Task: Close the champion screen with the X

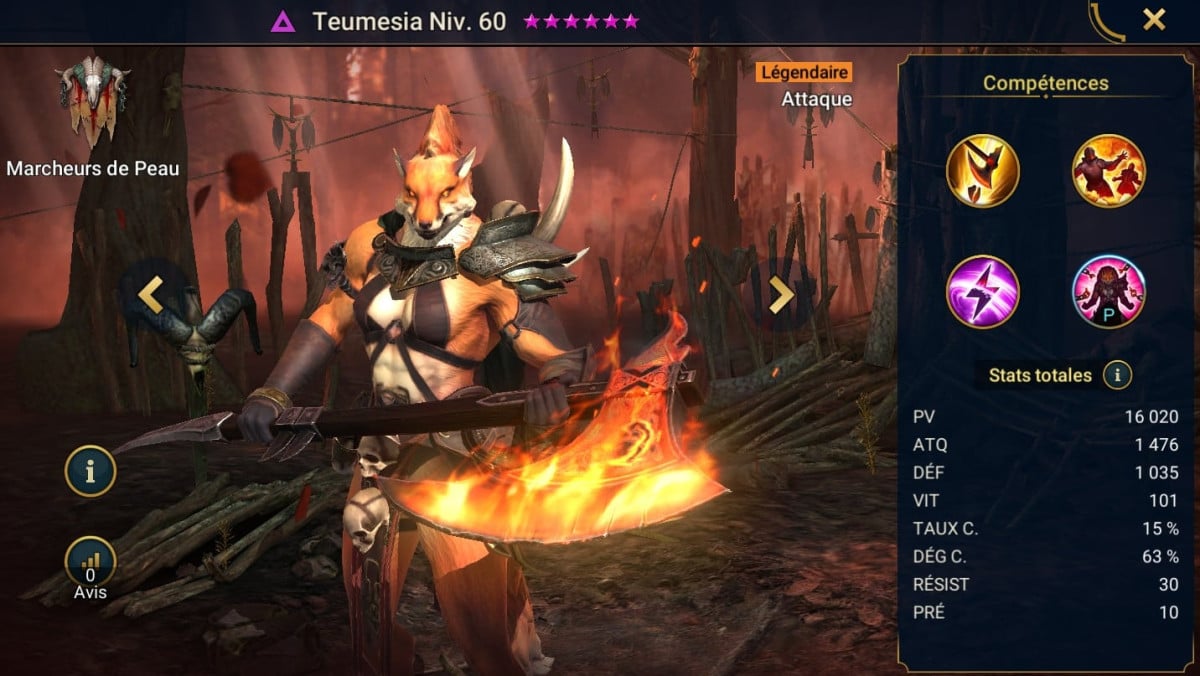Action: click(1154, 19)
